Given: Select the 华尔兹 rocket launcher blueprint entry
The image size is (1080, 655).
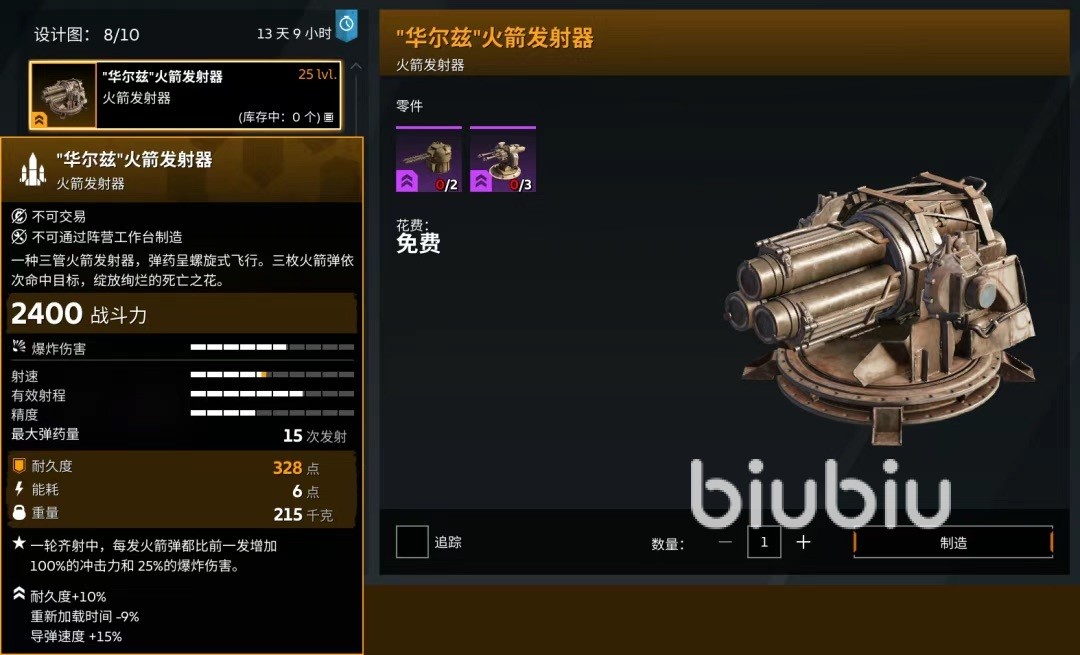Looking at the screenshot, I should pyautogui.click(x=186, y=96).
